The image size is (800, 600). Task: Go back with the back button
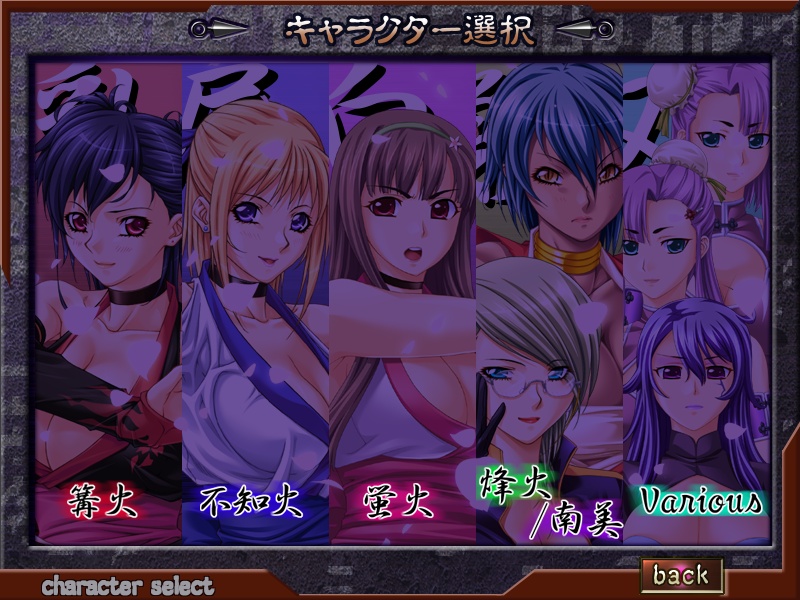click(x=681, y=574)
